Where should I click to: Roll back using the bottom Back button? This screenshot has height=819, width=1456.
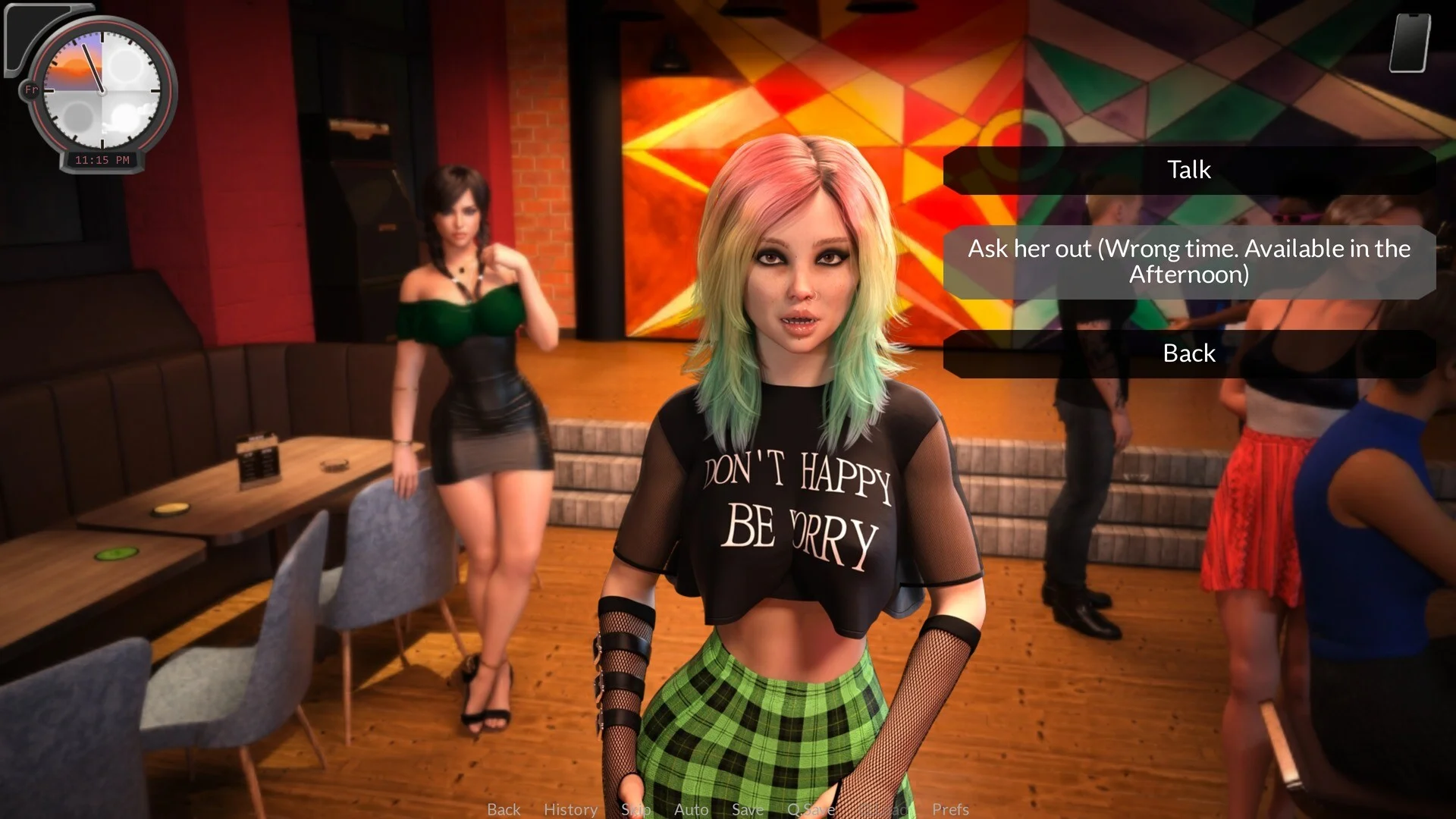pos(504,809)
